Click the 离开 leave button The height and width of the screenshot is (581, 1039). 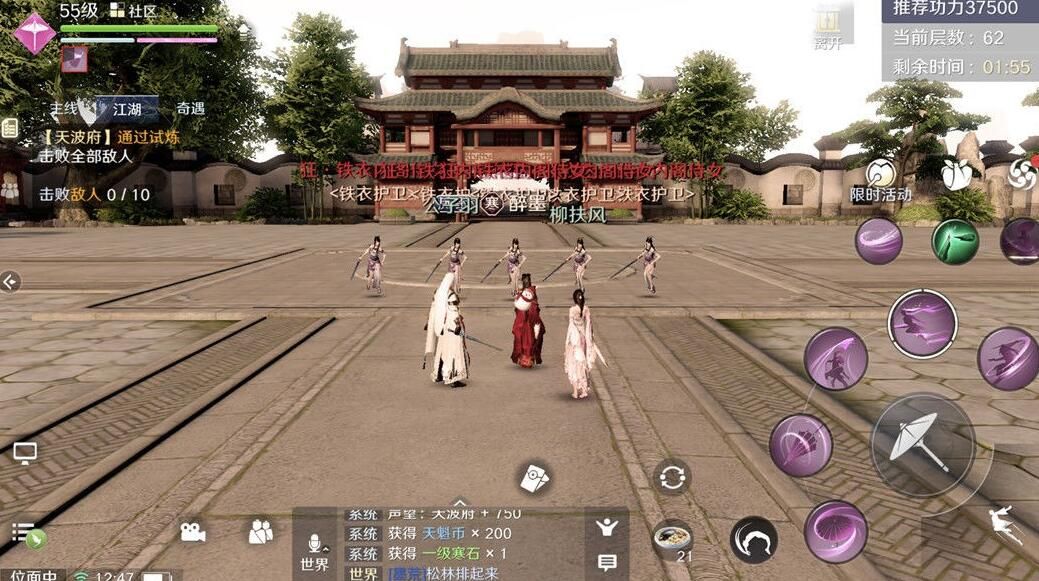[x=827, y=27]
